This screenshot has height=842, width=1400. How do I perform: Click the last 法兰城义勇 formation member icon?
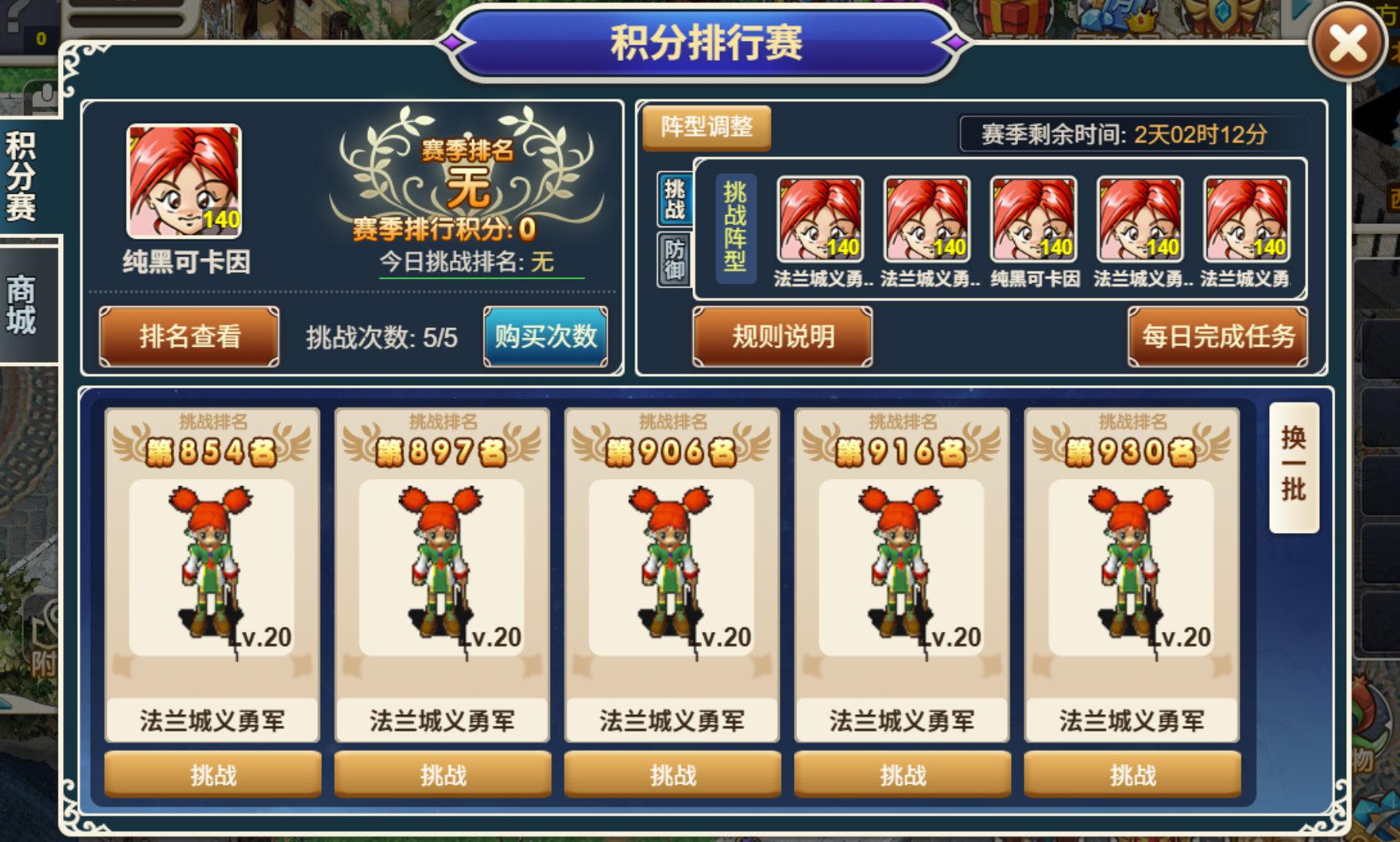(x=1245, y=220)
